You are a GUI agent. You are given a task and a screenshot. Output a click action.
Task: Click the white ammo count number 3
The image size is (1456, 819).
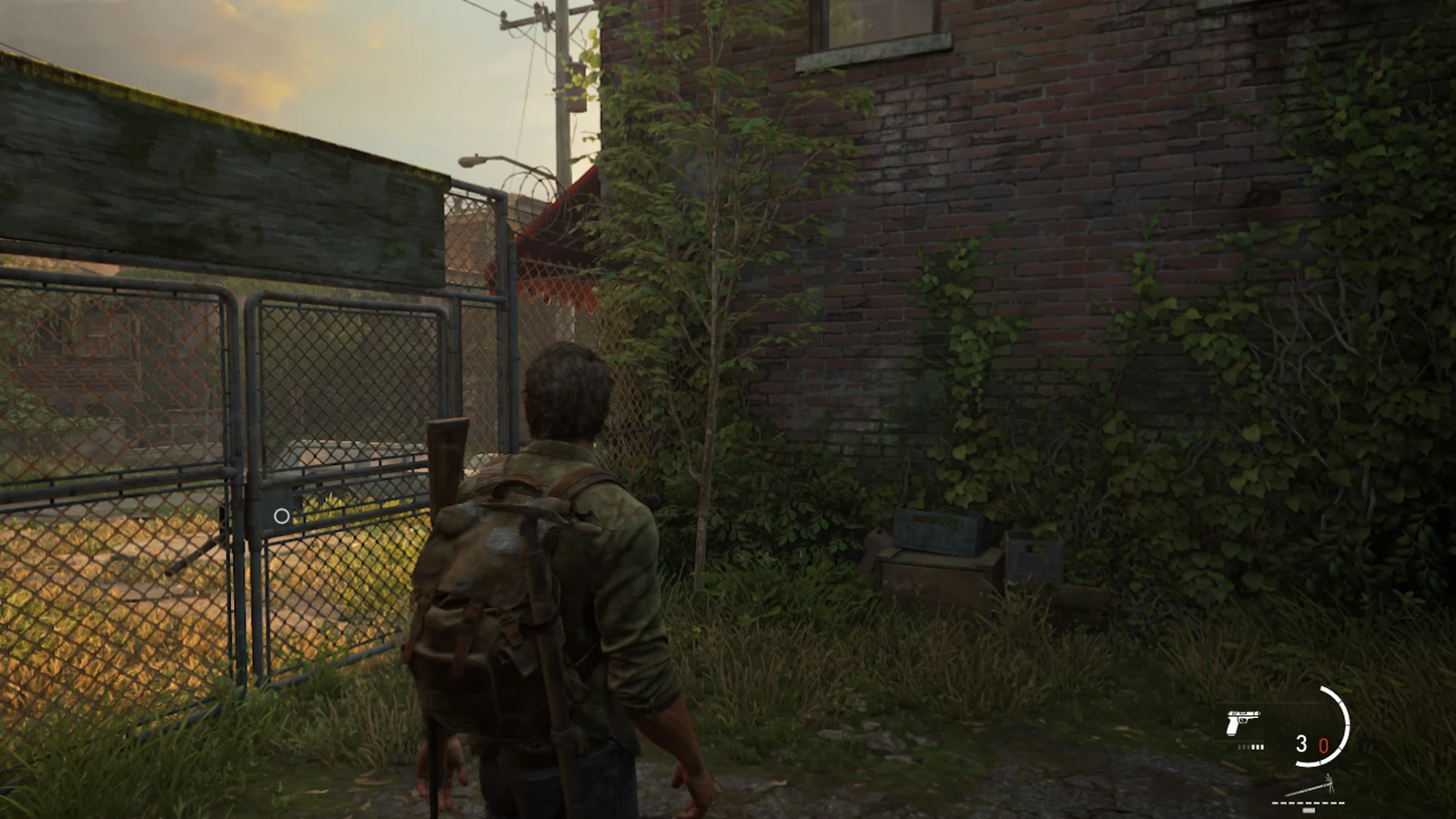tap(1301, 744)
